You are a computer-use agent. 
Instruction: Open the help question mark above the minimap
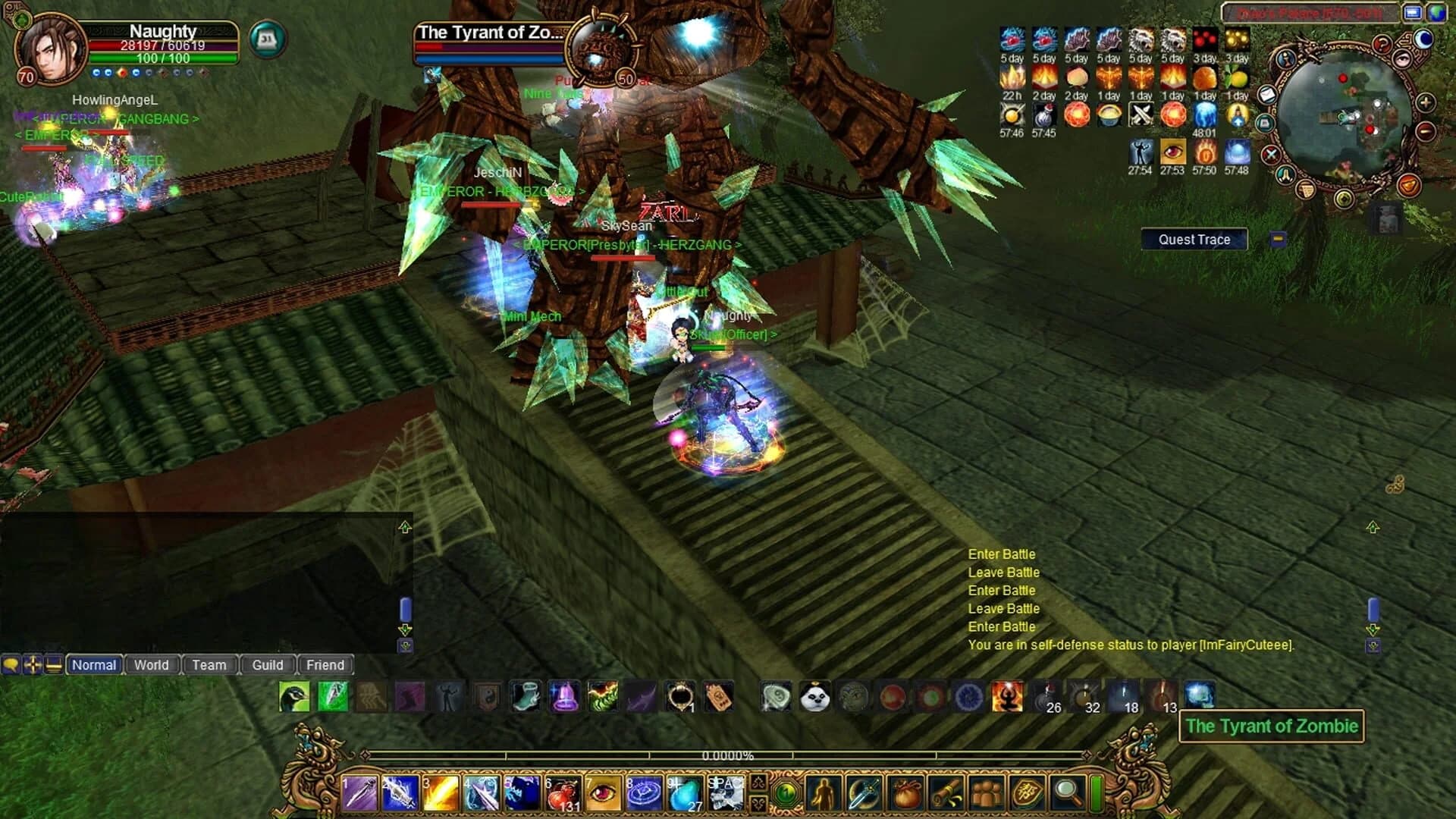1382,44
